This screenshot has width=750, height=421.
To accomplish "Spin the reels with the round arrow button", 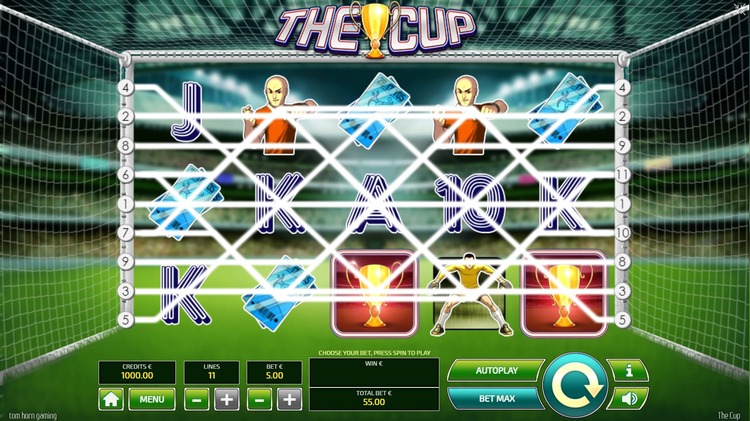I will coord(576,383).
